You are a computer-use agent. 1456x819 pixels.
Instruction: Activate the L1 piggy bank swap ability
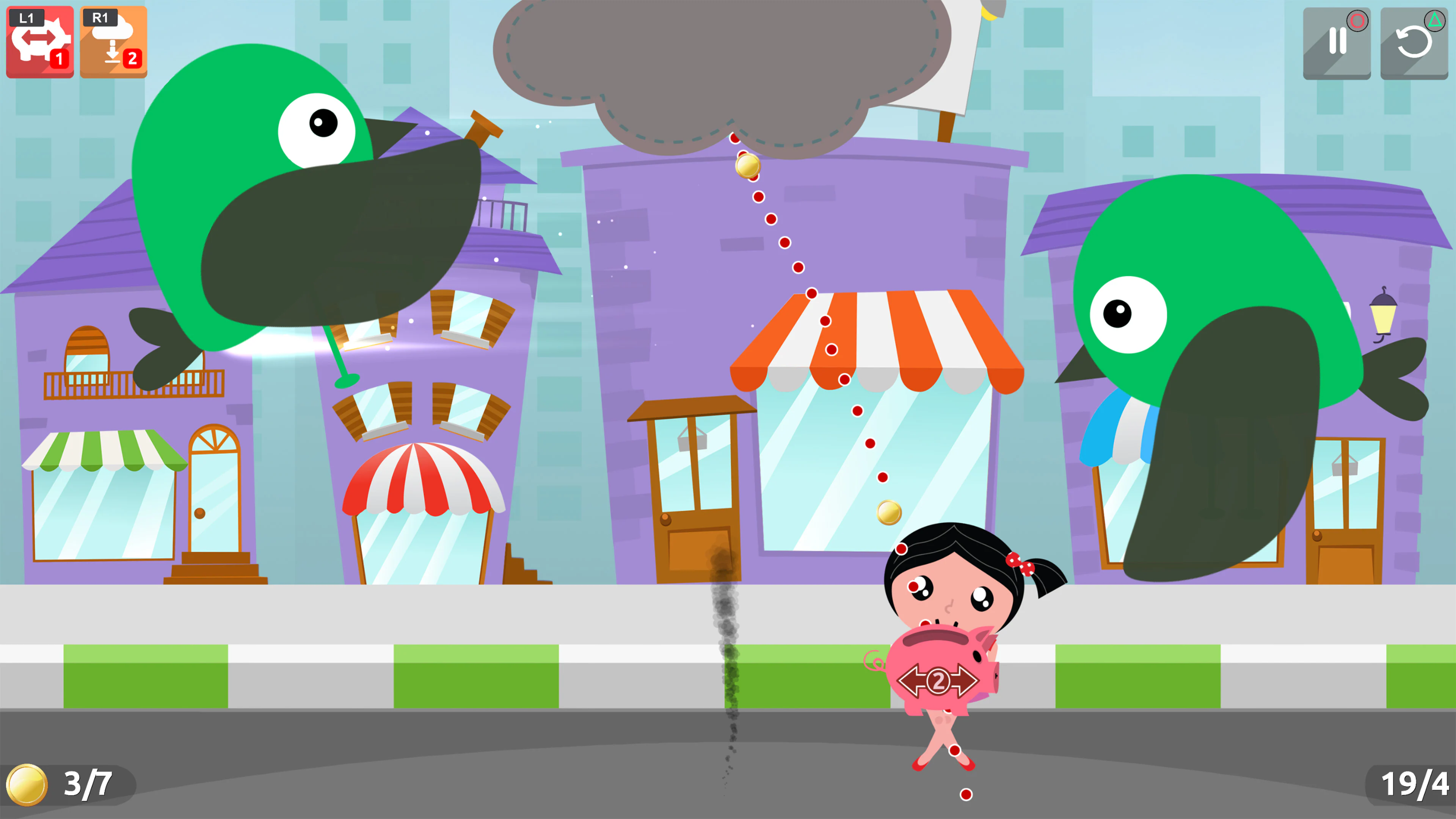39,42
